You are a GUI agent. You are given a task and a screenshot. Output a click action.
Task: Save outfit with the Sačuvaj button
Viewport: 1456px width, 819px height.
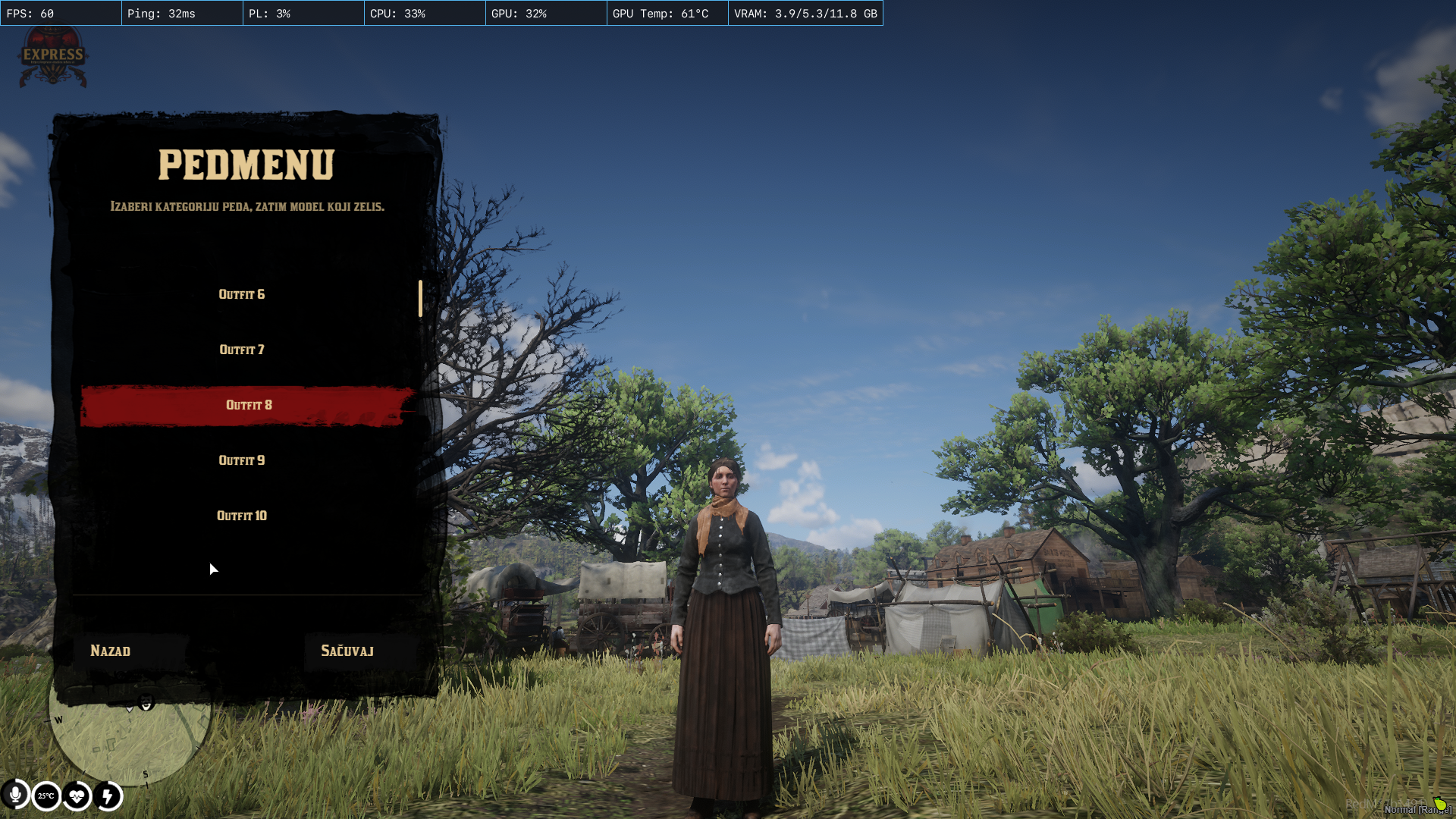(x=347, y=651)
